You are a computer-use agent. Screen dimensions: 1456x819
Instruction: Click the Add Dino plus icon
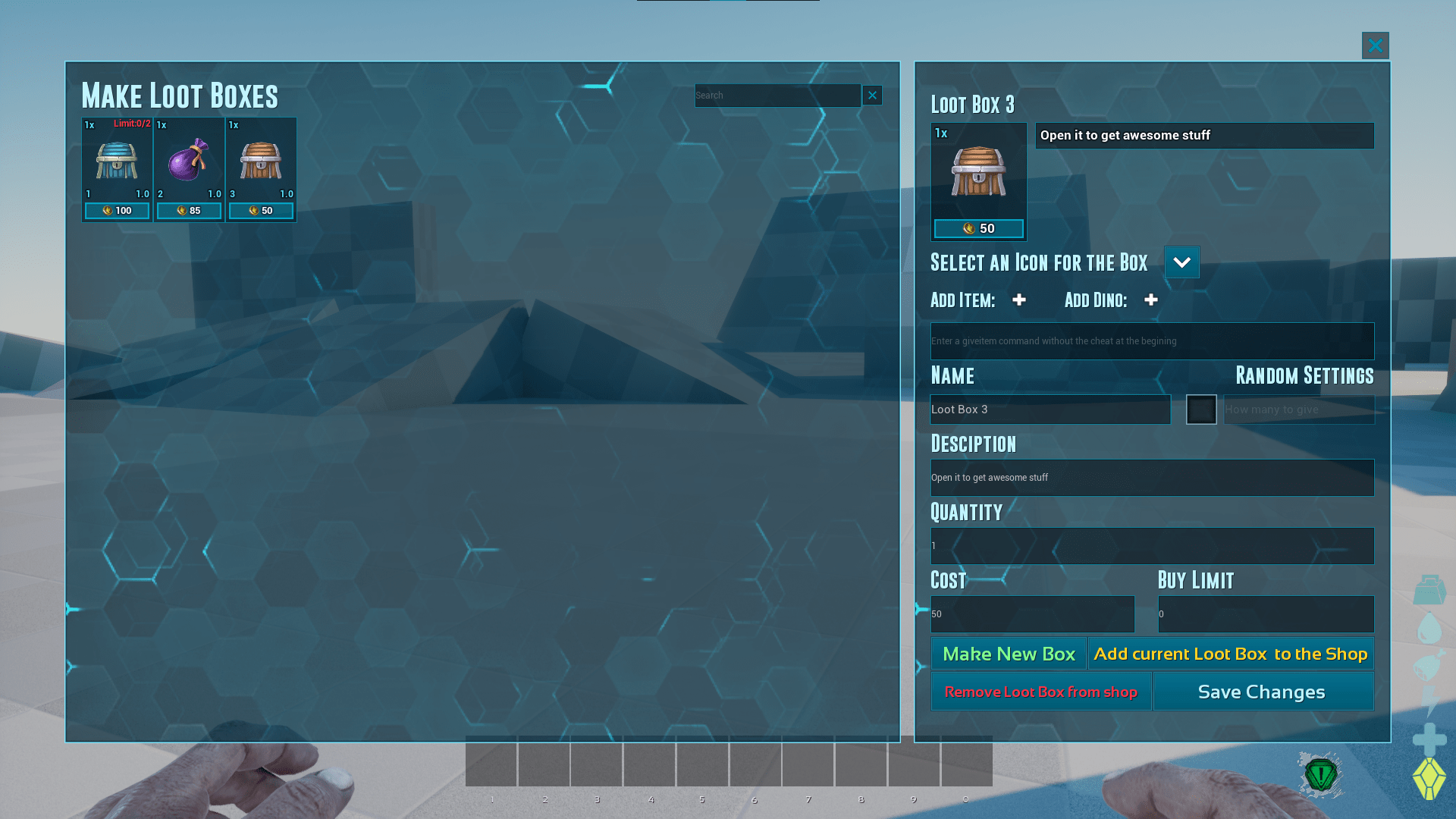pos(1151,300)
